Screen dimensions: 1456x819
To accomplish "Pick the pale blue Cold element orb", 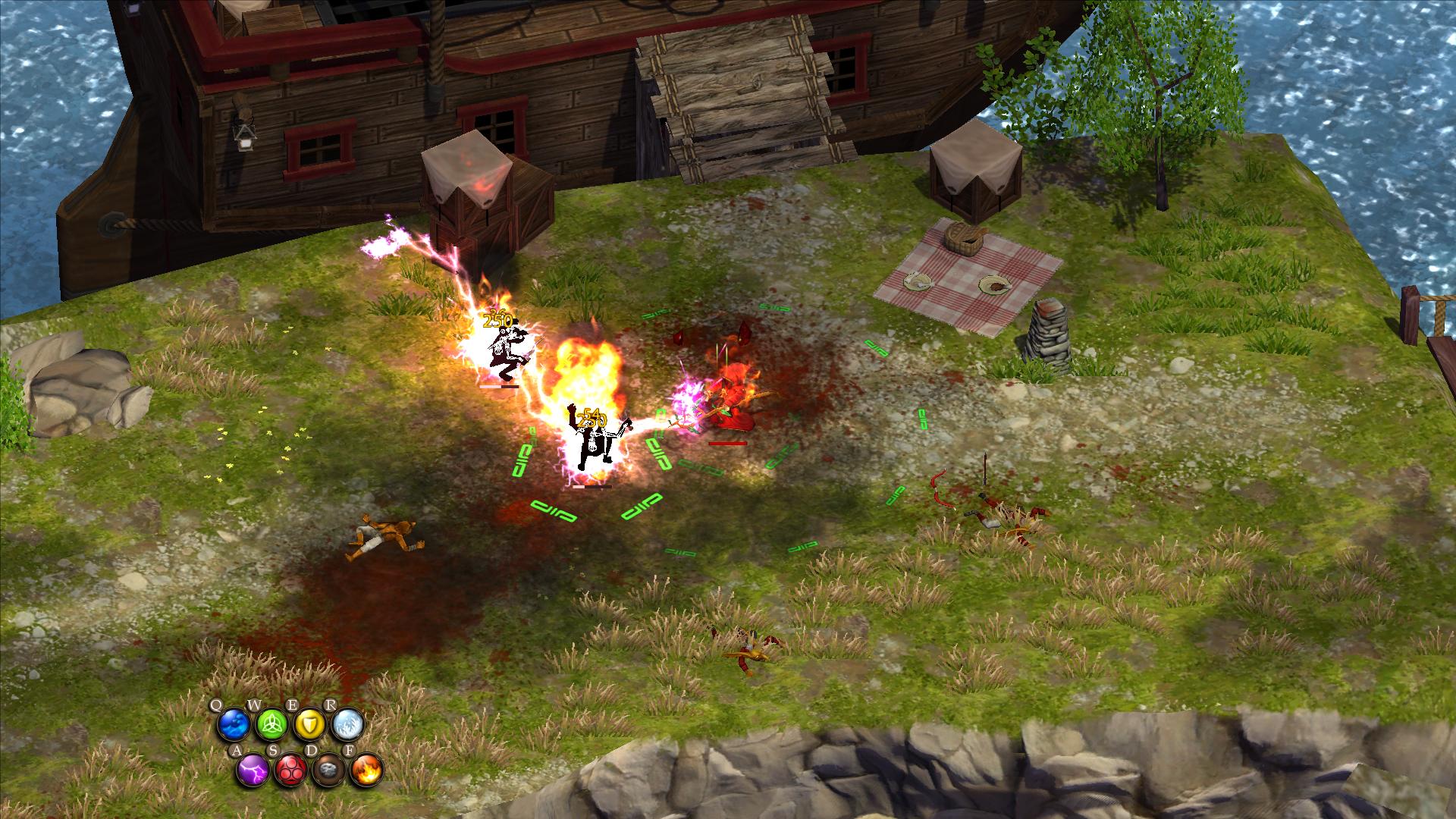I will coord(347,726).
